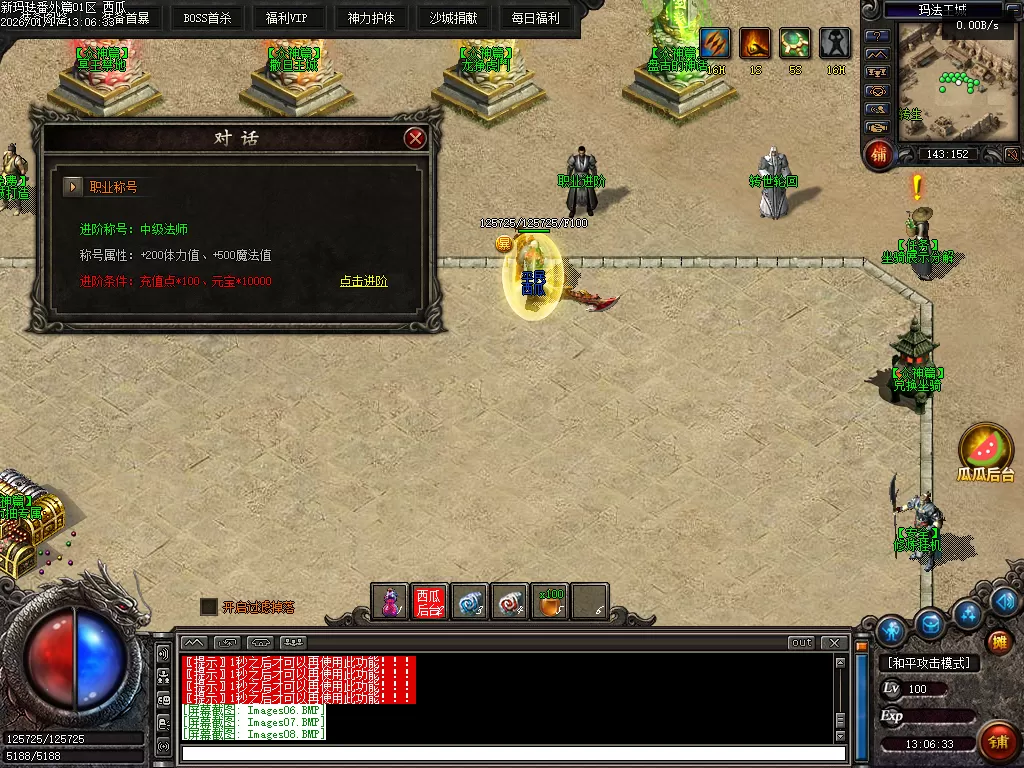Close the chat panel with X
This screenshot has height=768, width=1024.
835,643
